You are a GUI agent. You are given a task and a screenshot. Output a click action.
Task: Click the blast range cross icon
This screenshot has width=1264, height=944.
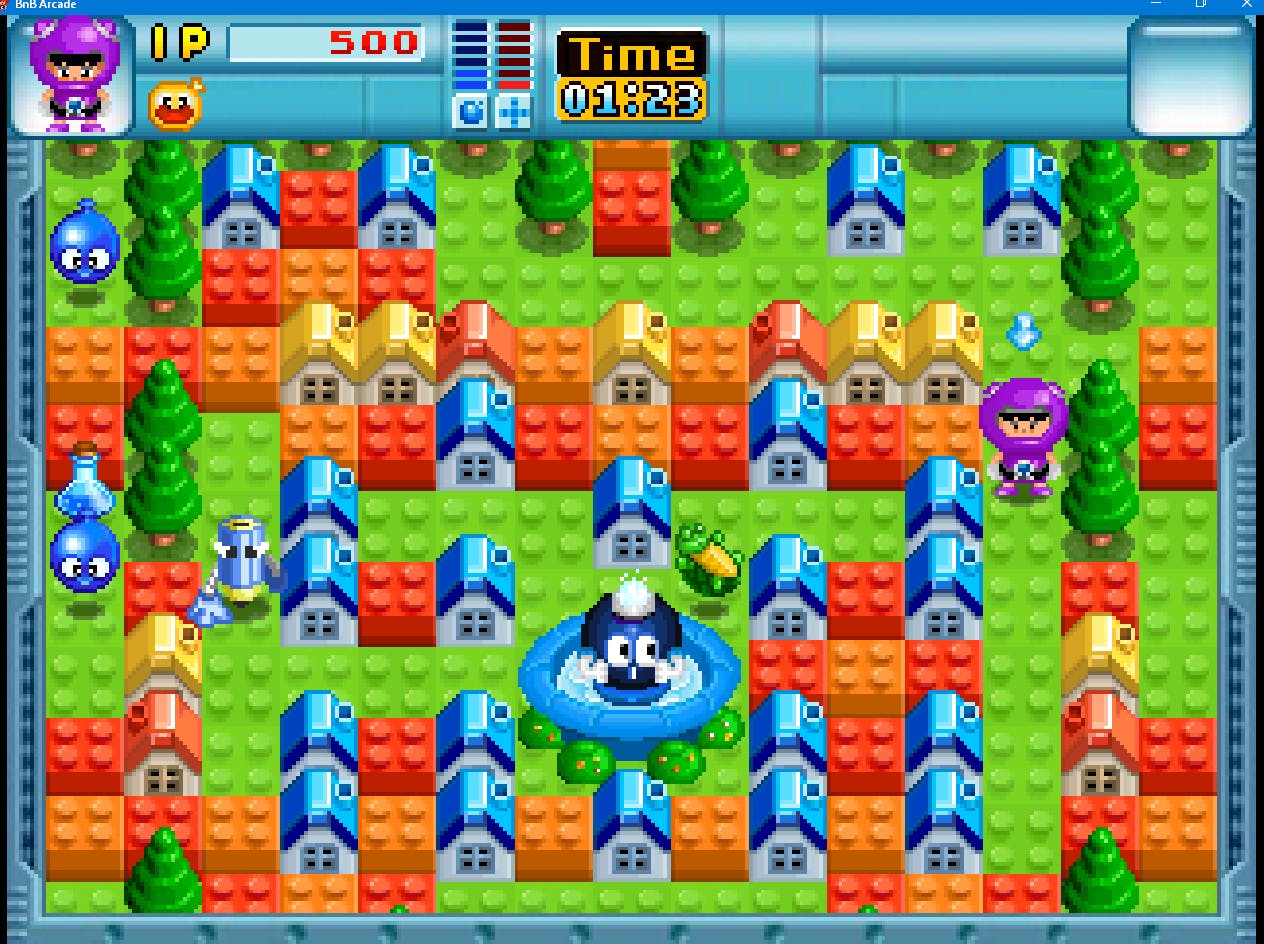[x=514, y=111]
